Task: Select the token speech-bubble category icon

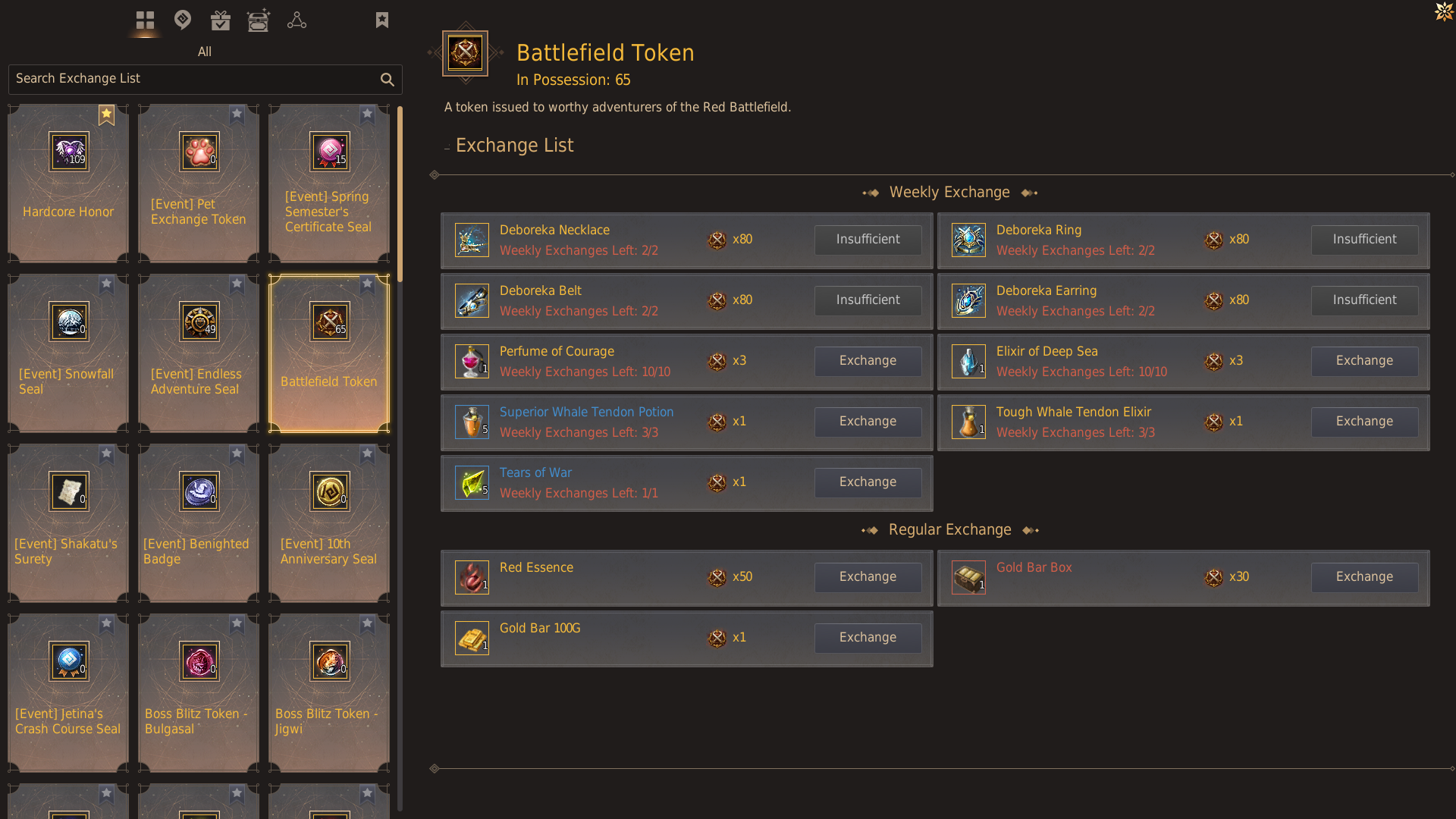Action: (183, 20)
